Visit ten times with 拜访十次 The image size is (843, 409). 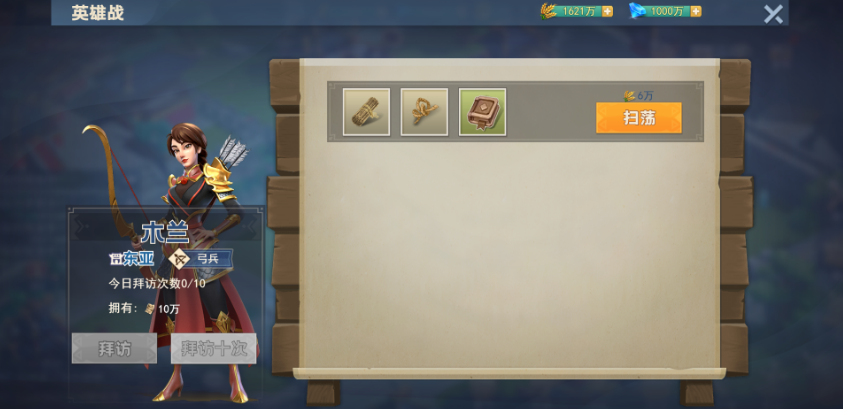[x=213, y=348]
